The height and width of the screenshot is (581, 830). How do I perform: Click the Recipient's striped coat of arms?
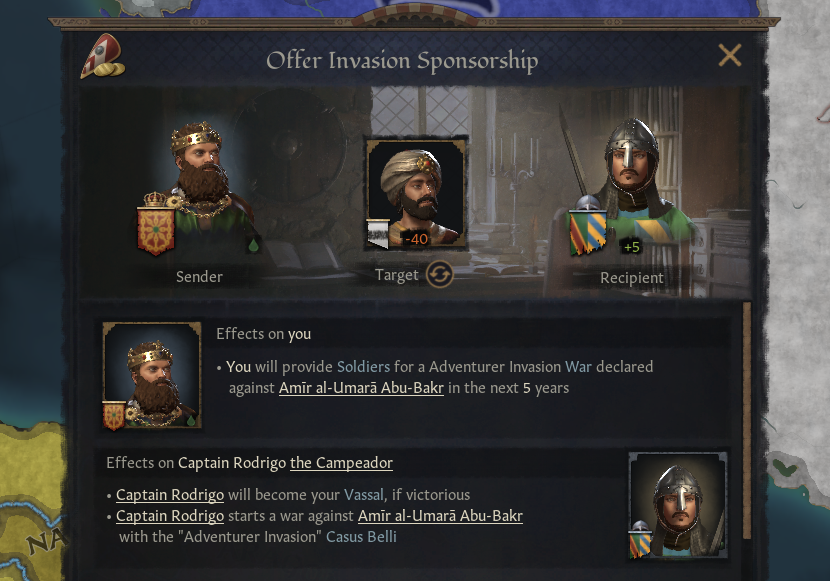pos(588,235)
